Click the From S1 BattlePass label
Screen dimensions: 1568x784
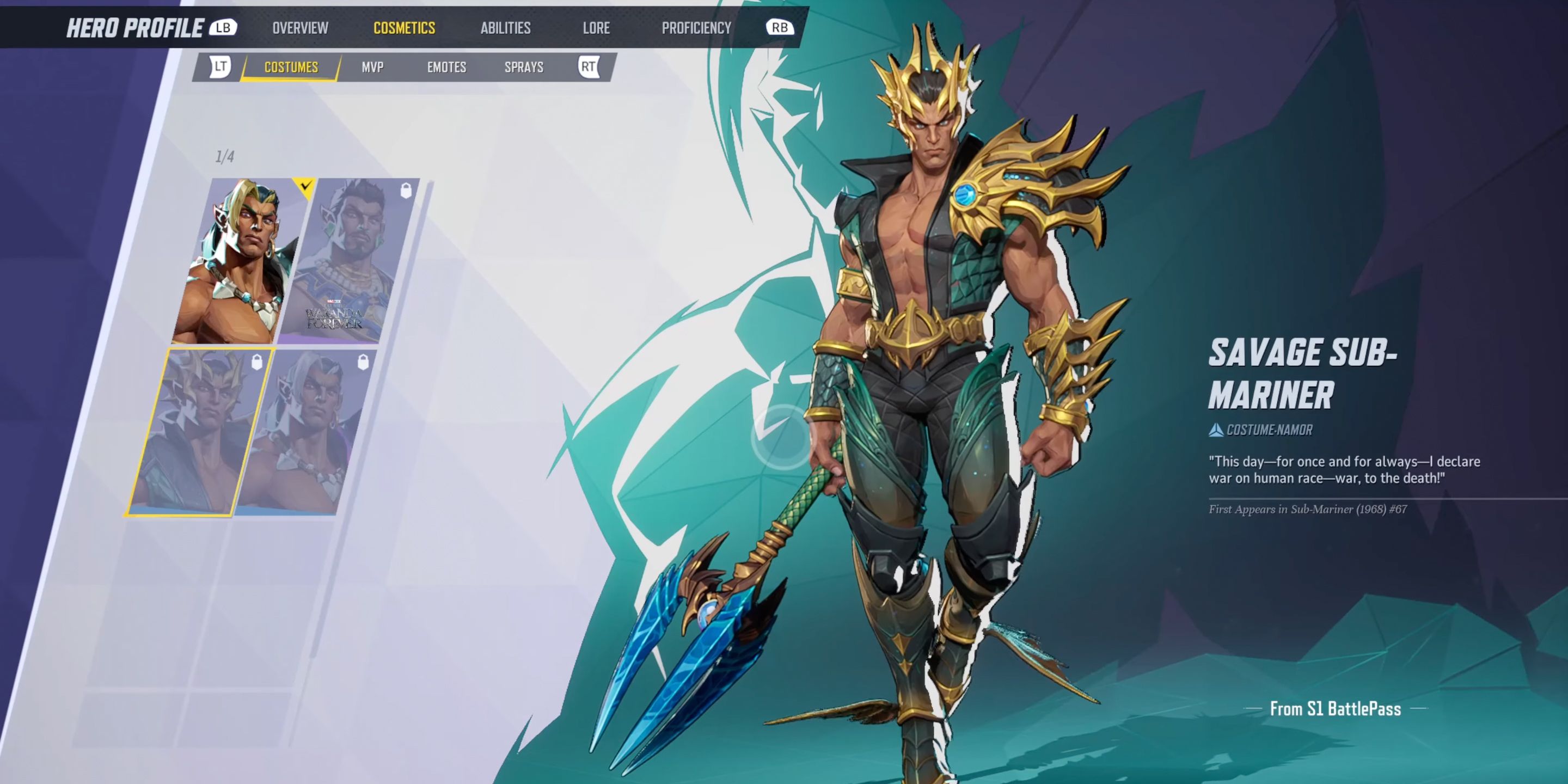(1335, 708)
